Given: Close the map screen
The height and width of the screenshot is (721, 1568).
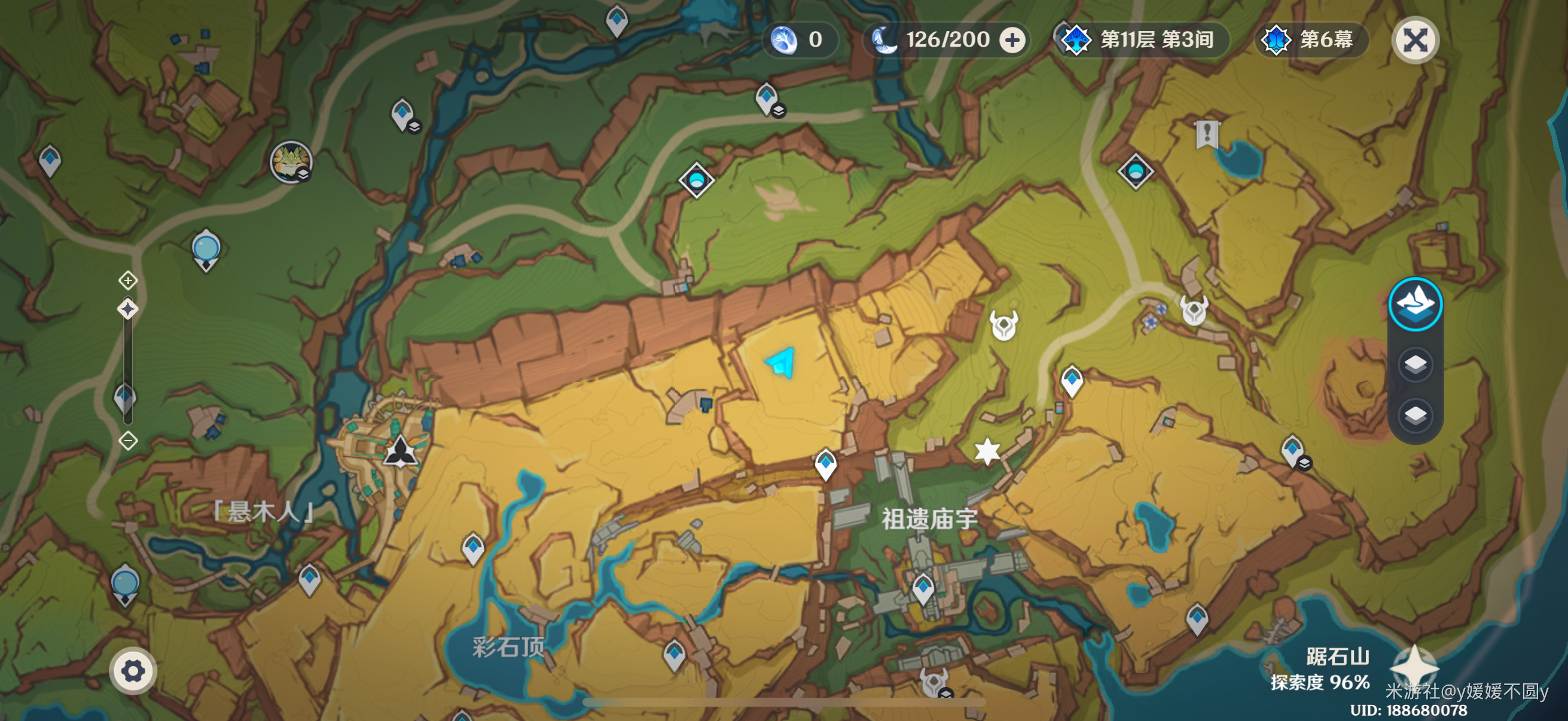Looking at the screenshot, I should [1416, 41].
